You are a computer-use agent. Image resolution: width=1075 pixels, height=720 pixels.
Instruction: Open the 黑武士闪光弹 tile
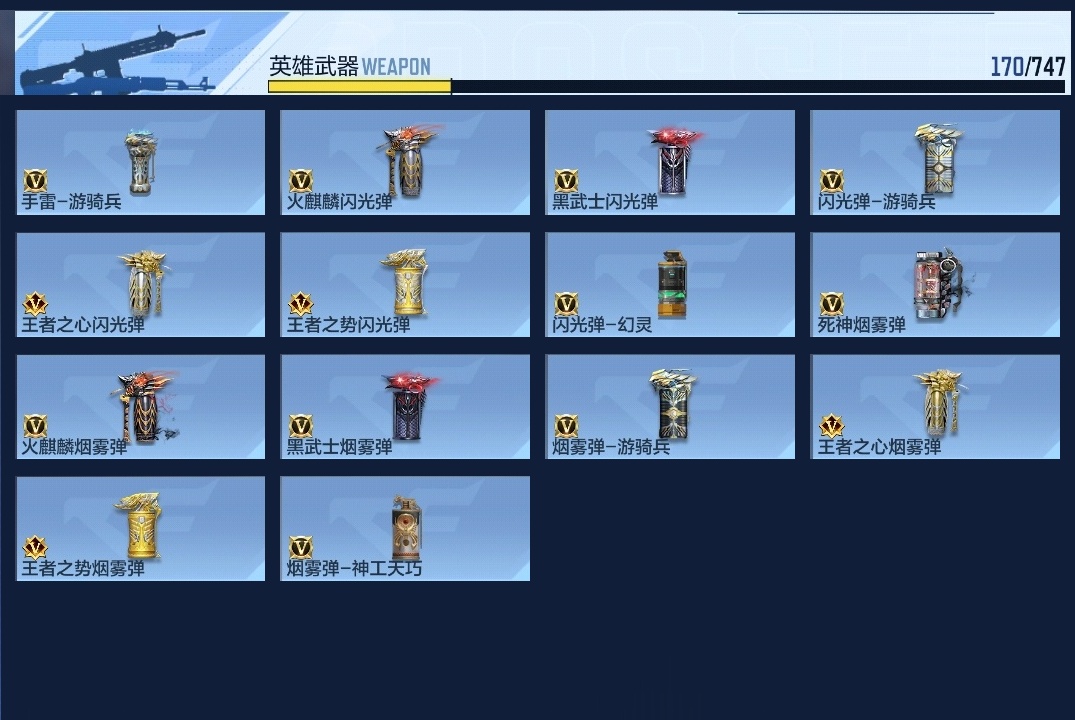(x=670, y=162)
